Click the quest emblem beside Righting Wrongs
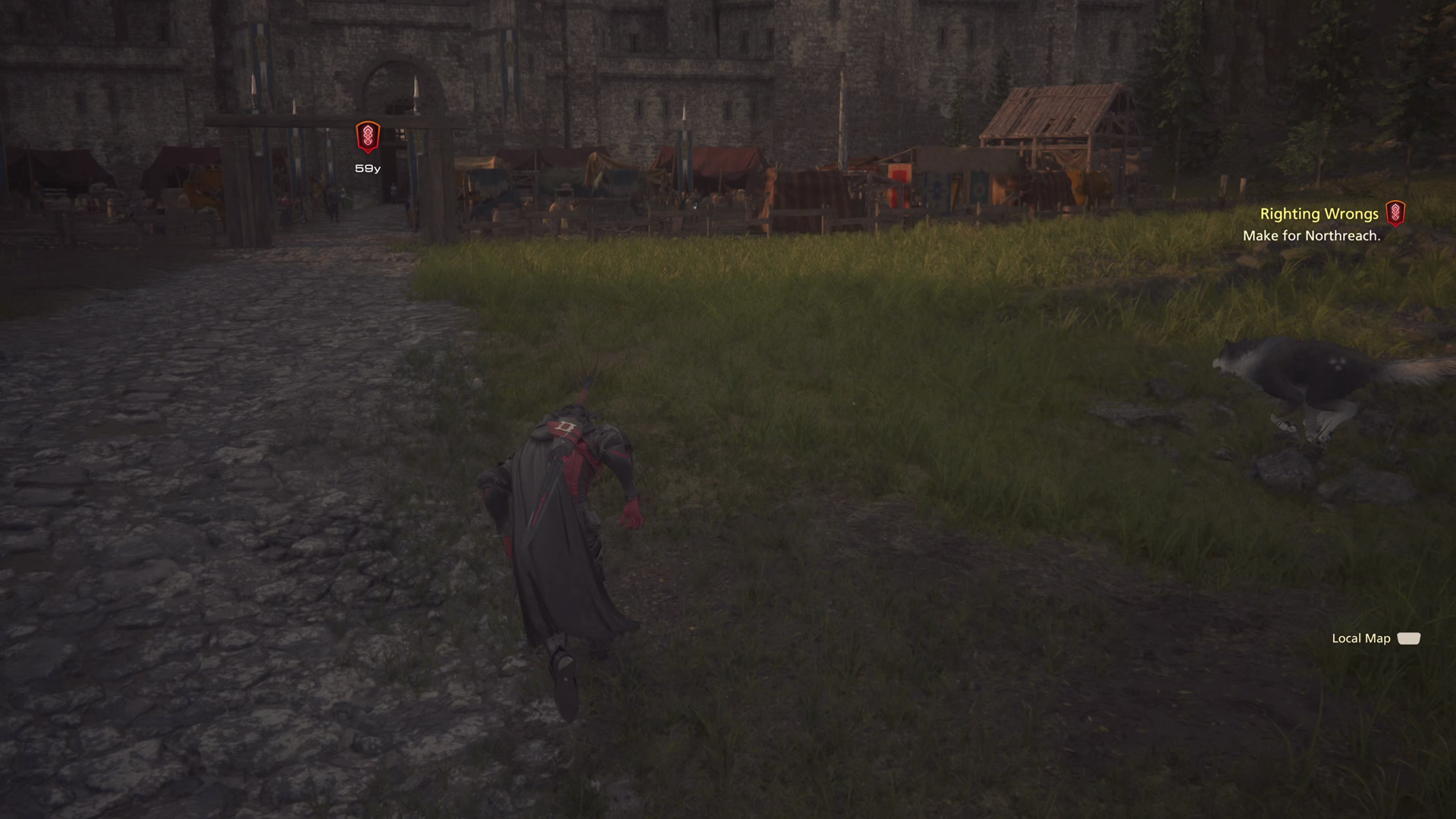Viewport: 1456px width, 819px height. (x=1395, y=213)
